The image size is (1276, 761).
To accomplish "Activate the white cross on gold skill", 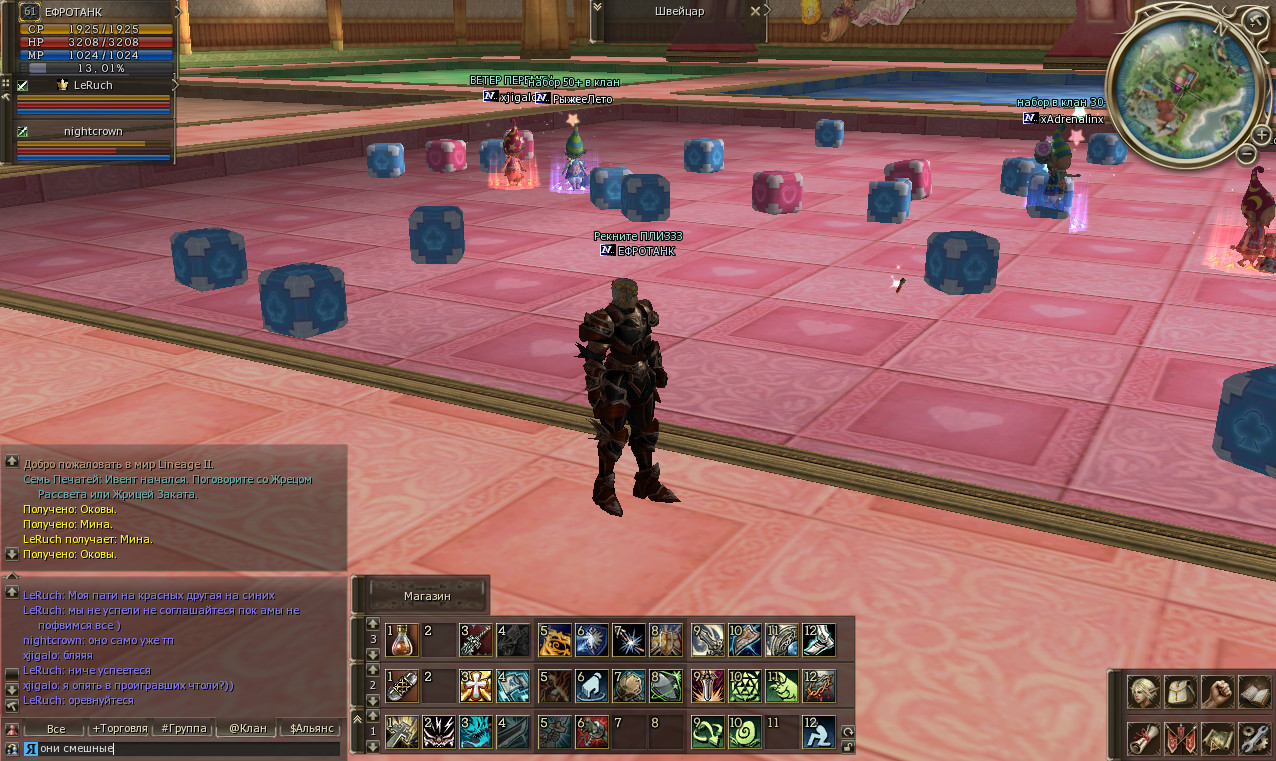I will tap(476, 685).
